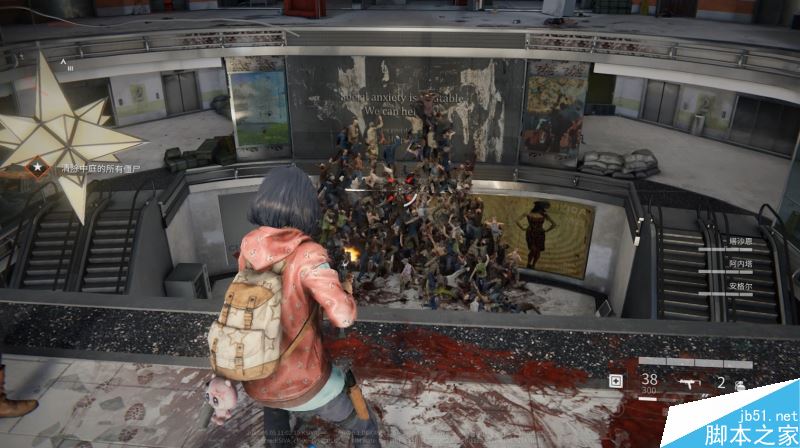Click the grenade equipment icon
This screenshot has width=800, height=448.
point(741,383)
